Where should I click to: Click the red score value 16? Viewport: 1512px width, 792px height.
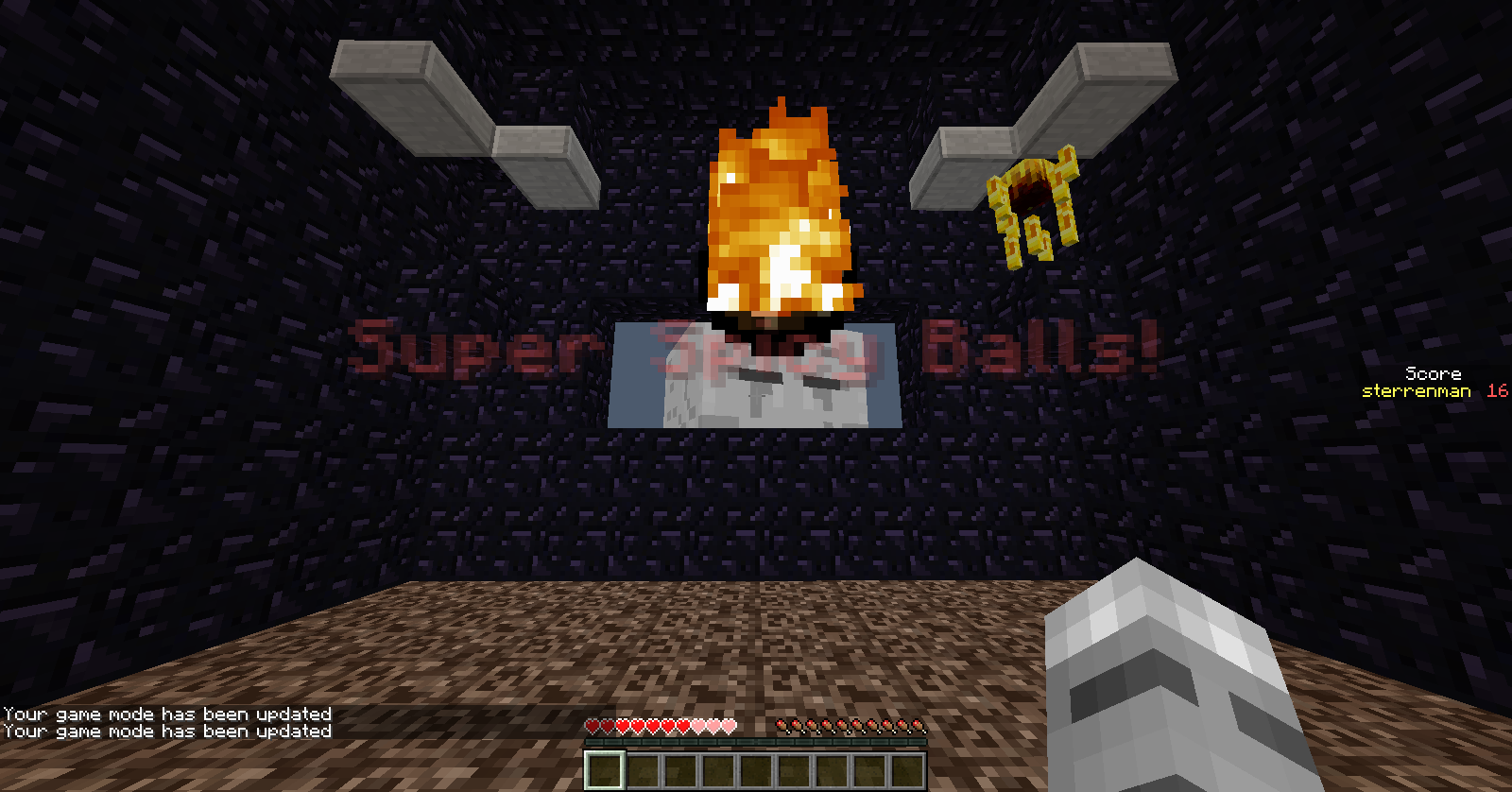click(1496, 390)
